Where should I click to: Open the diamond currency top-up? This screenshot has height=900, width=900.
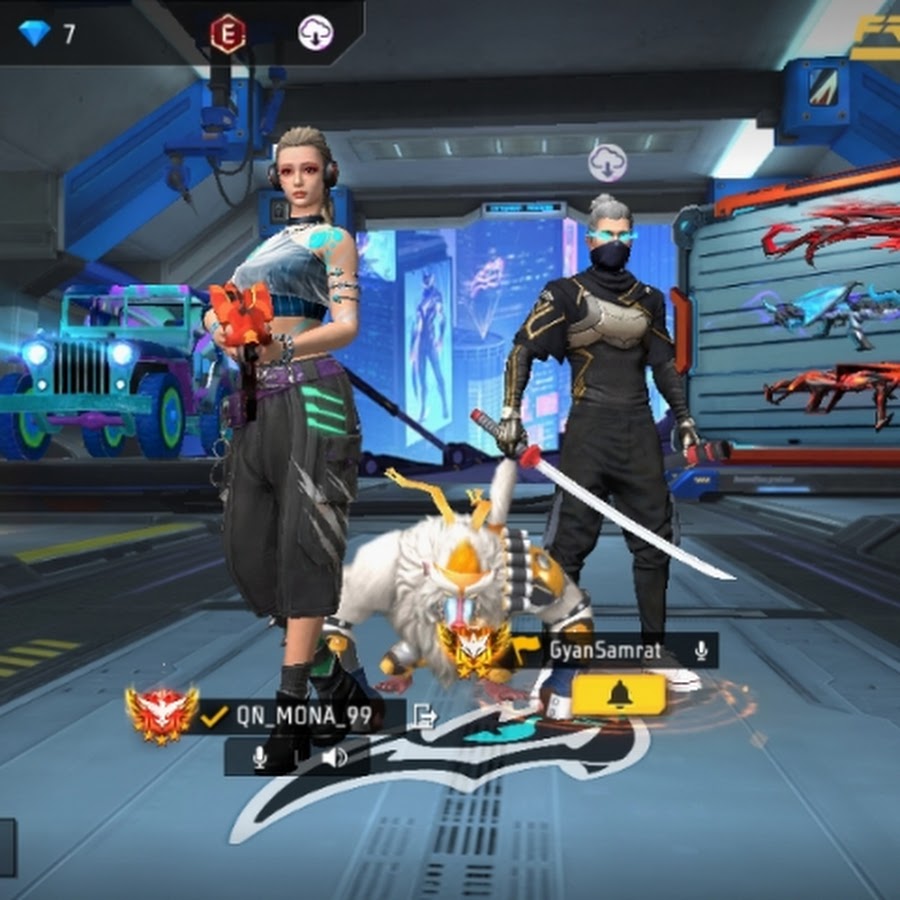pos(46,34)
